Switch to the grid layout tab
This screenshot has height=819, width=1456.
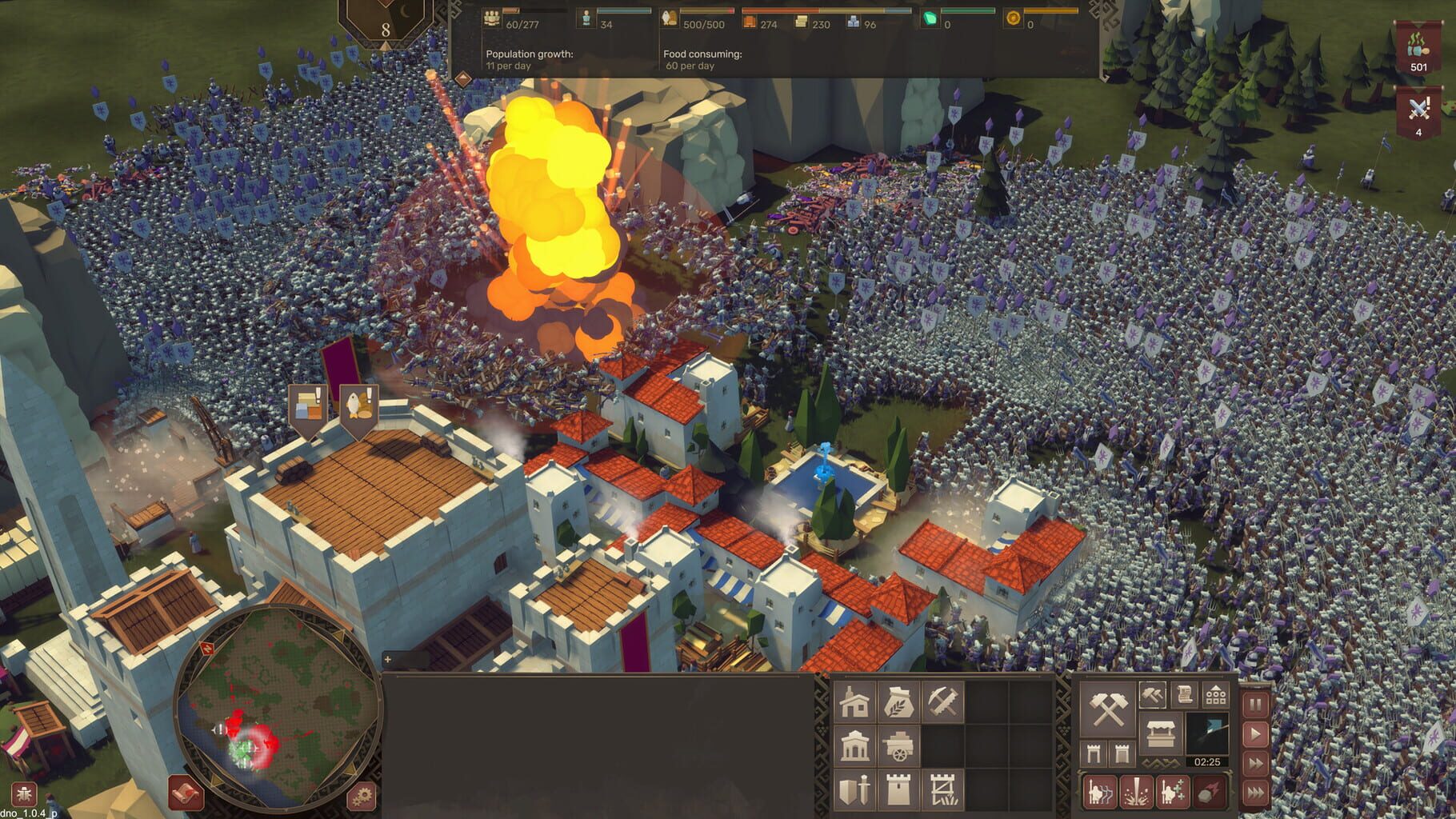coord(1215,695)
